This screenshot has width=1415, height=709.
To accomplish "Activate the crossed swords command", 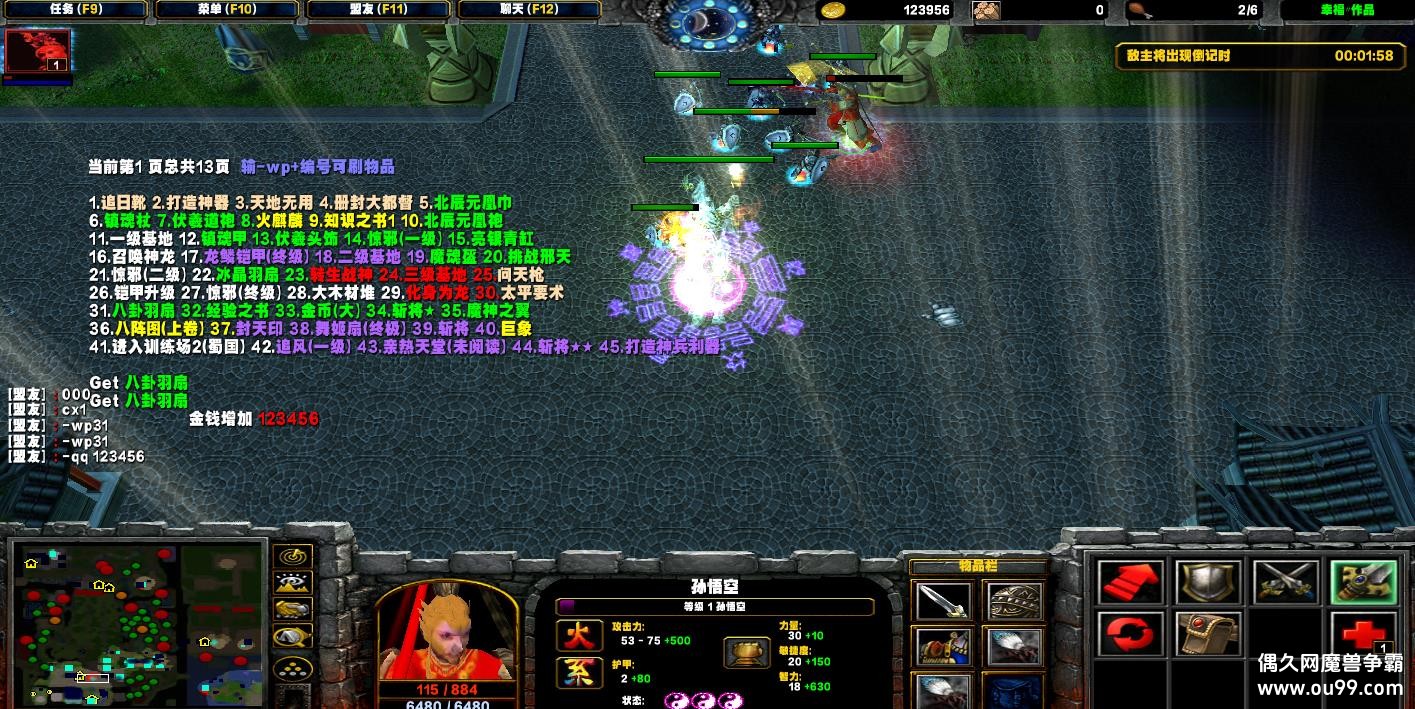I will point(1285,582).
